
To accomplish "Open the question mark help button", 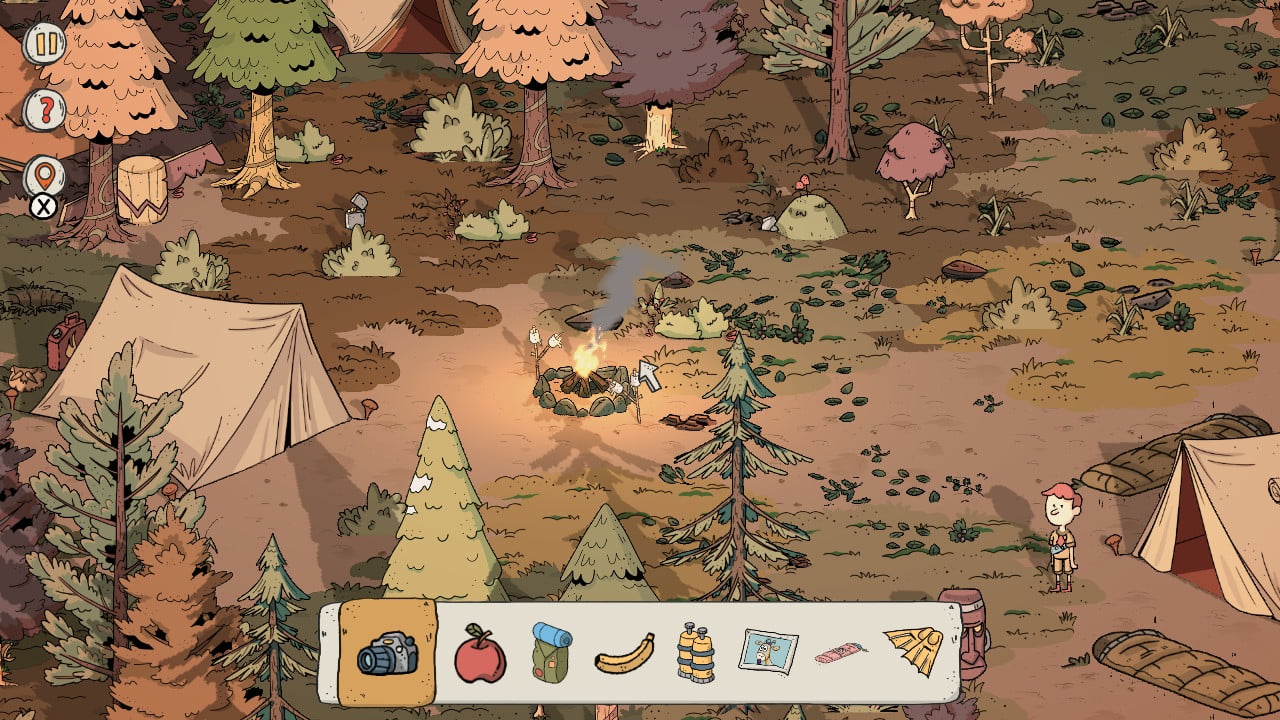I will (44, 108).
